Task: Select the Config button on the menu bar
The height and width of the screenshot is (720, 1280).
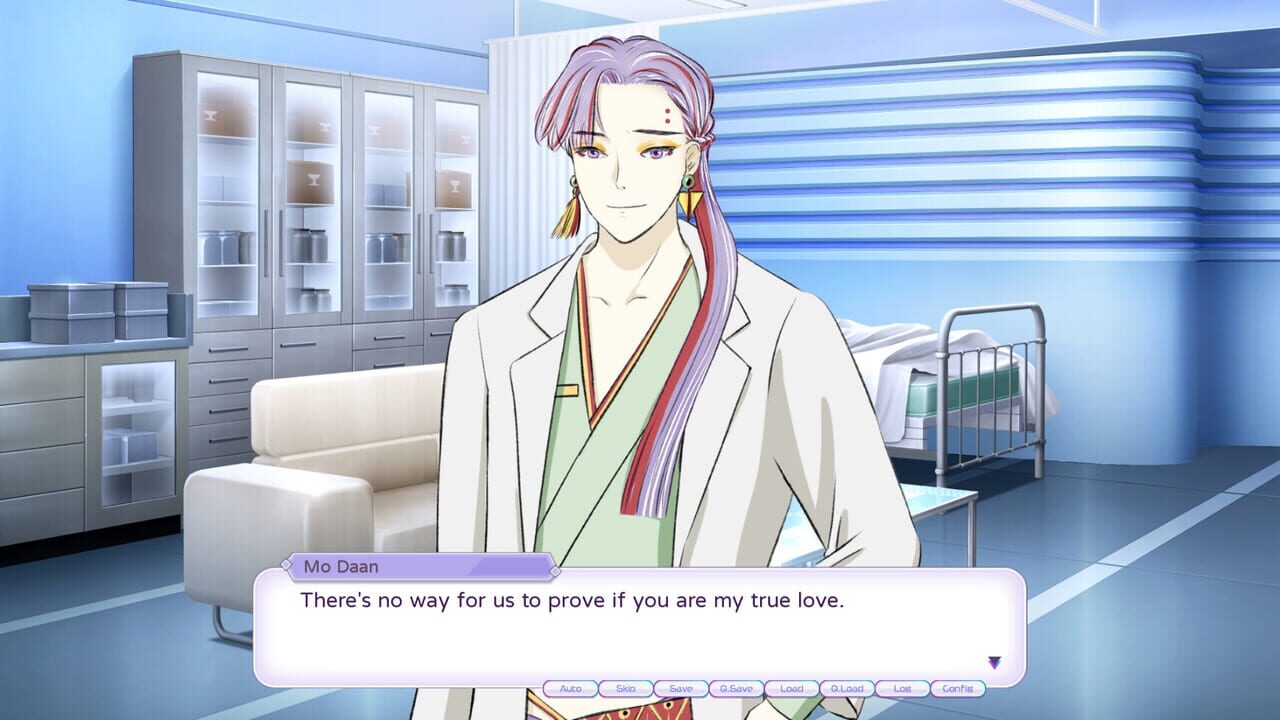Action: click(x=958, y=688)
